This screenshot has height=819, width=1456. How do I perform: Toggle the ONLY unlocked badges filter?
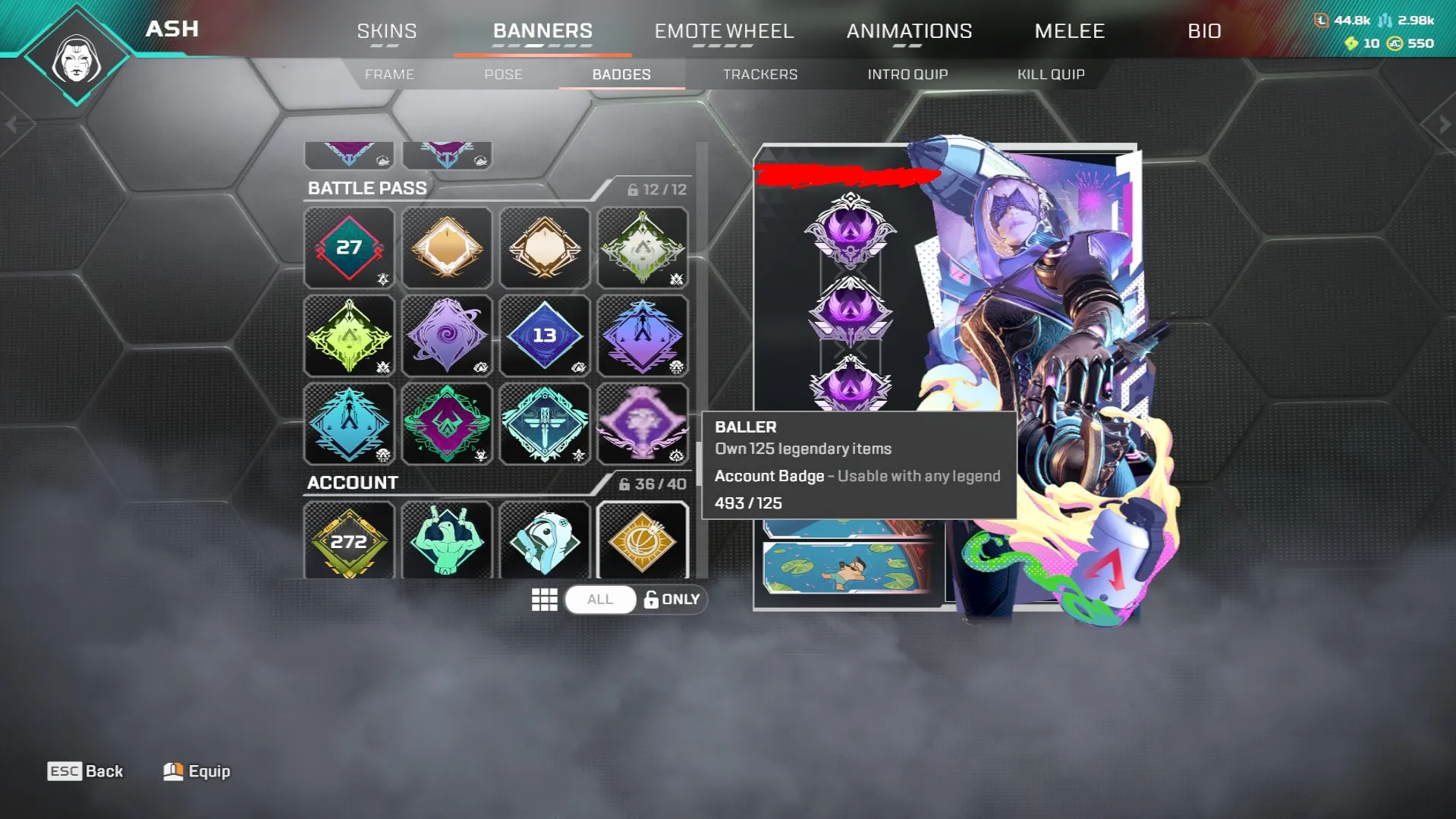click(x=671, y=599)
